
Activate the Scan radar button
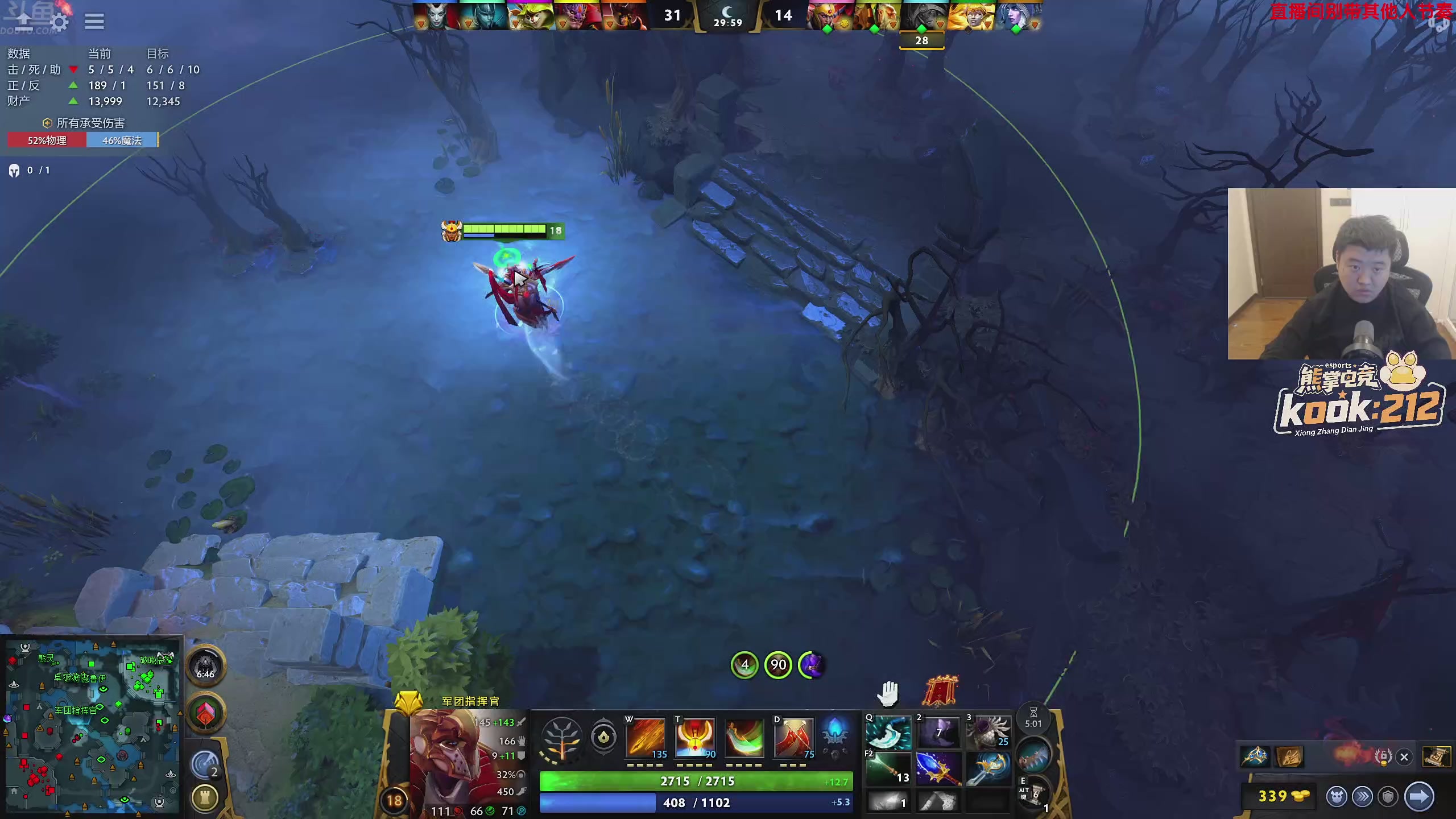pos(205,764)
